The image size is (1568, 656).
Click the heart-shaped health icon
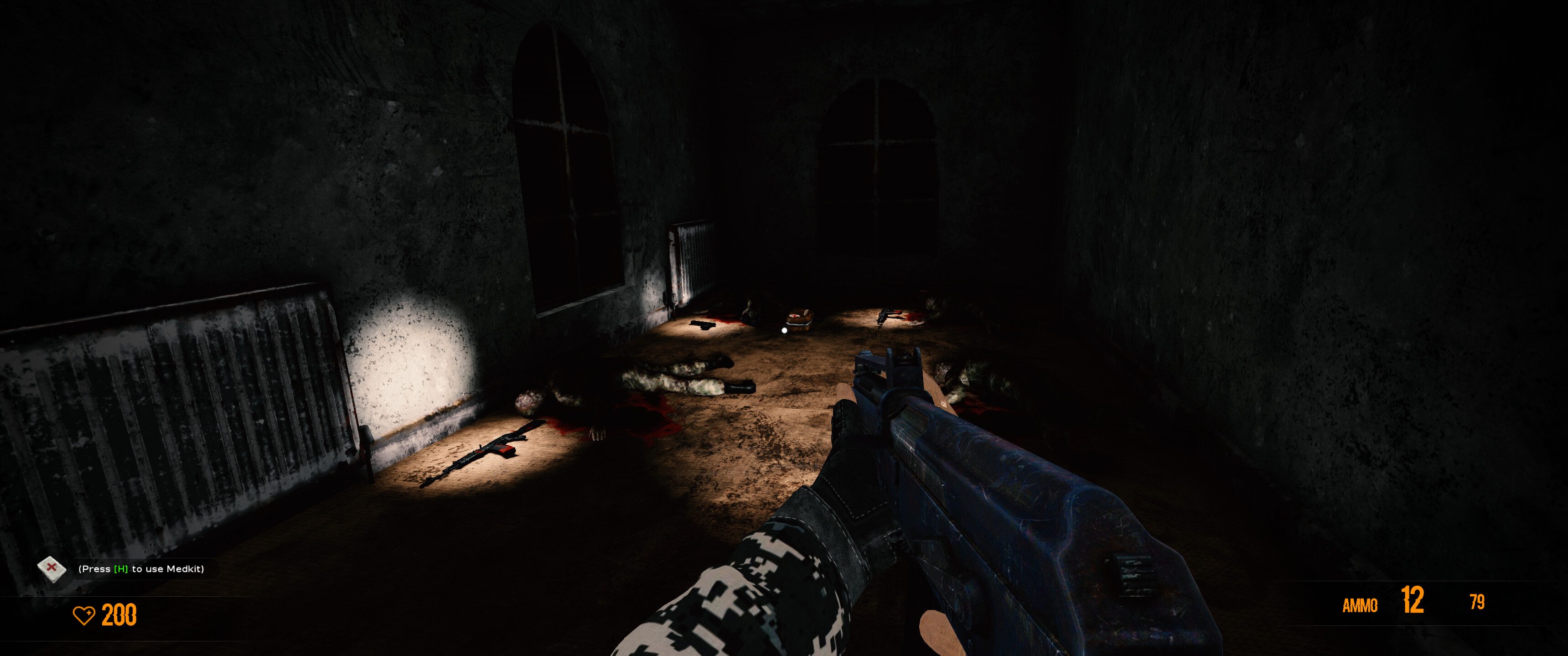tap(86, 616)
